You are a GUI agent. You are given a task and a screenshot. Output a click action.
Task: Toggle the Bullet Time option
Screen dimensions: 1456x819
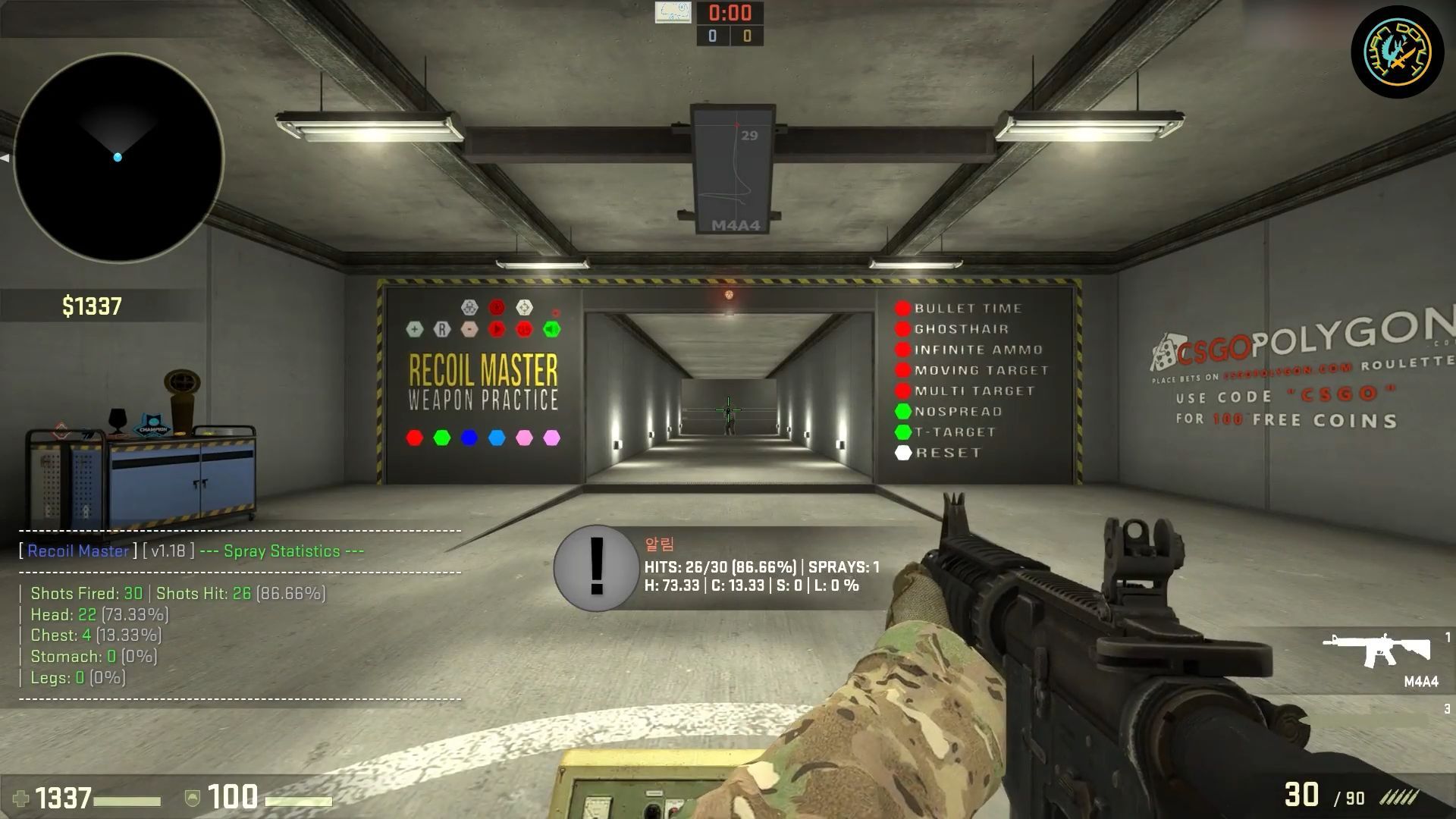pyautogui.click(x=902, y=309)
